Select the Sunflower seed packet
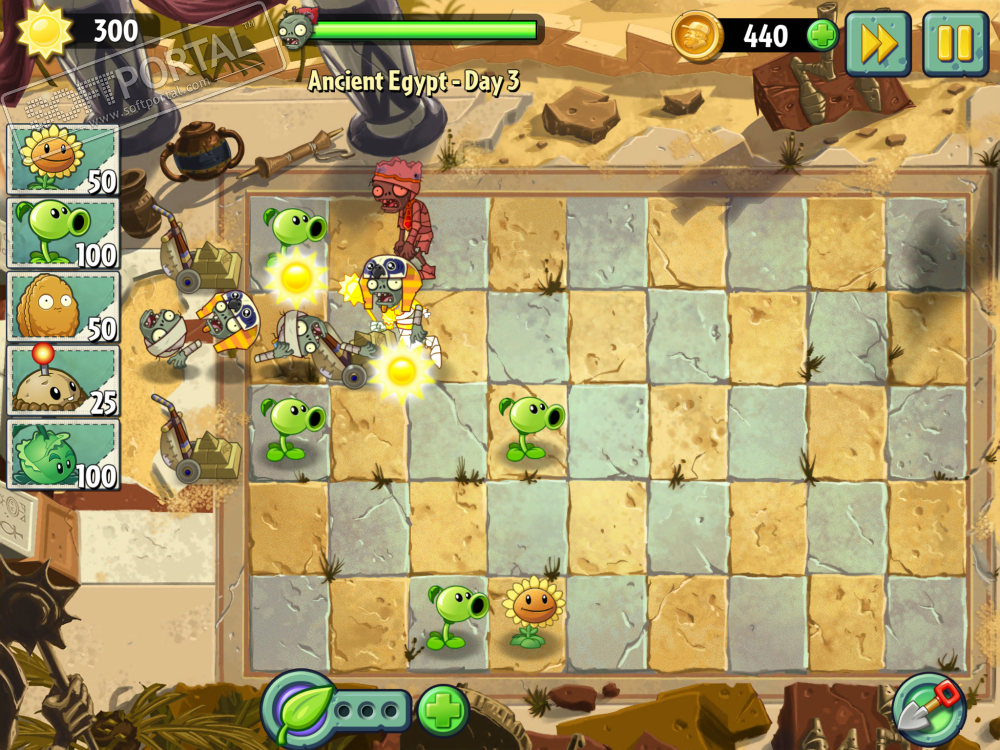The width and height of the screenshot is (1000, 750). tap(63, 159)
